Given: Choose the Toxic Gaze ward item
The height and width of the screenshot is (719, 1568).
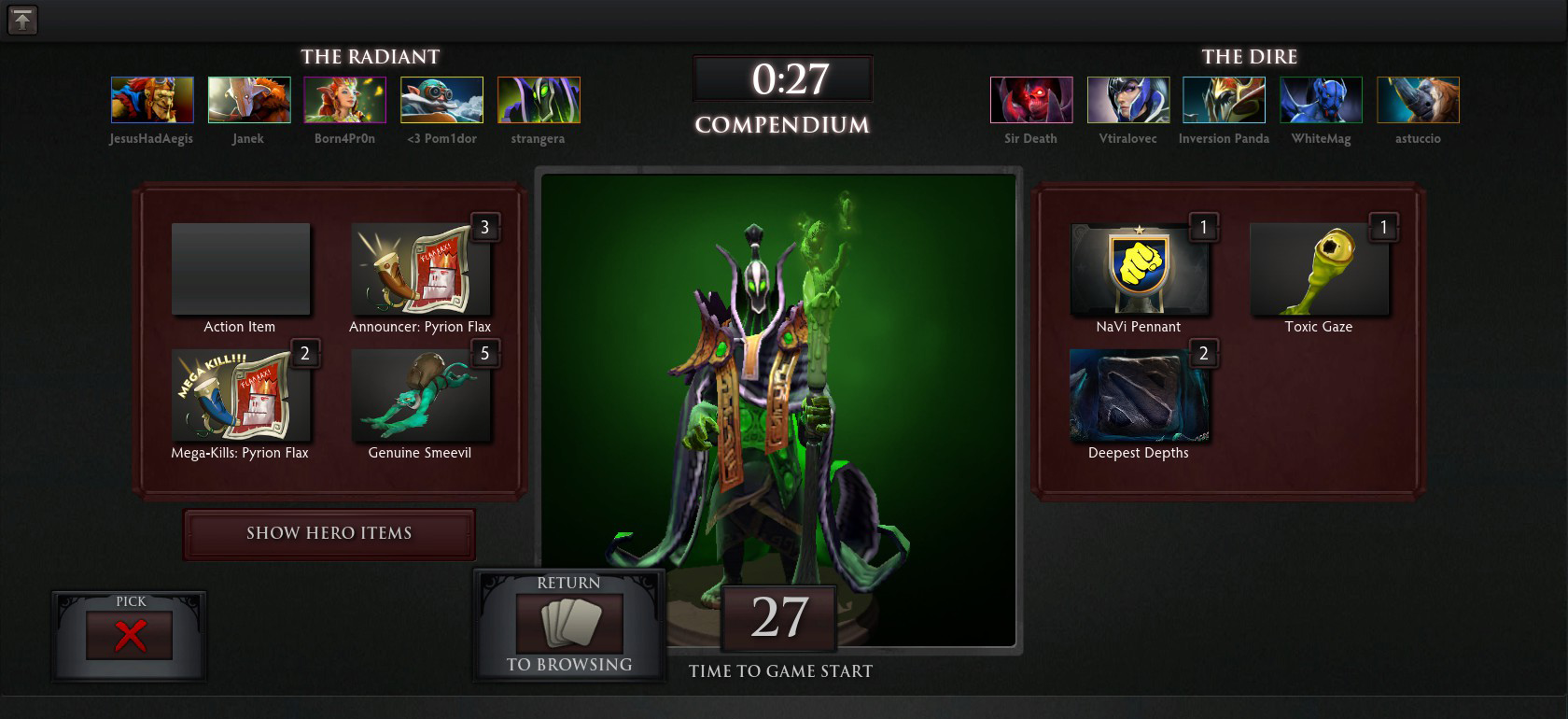Looking at the screenshot, I should tap(1319, 269).
